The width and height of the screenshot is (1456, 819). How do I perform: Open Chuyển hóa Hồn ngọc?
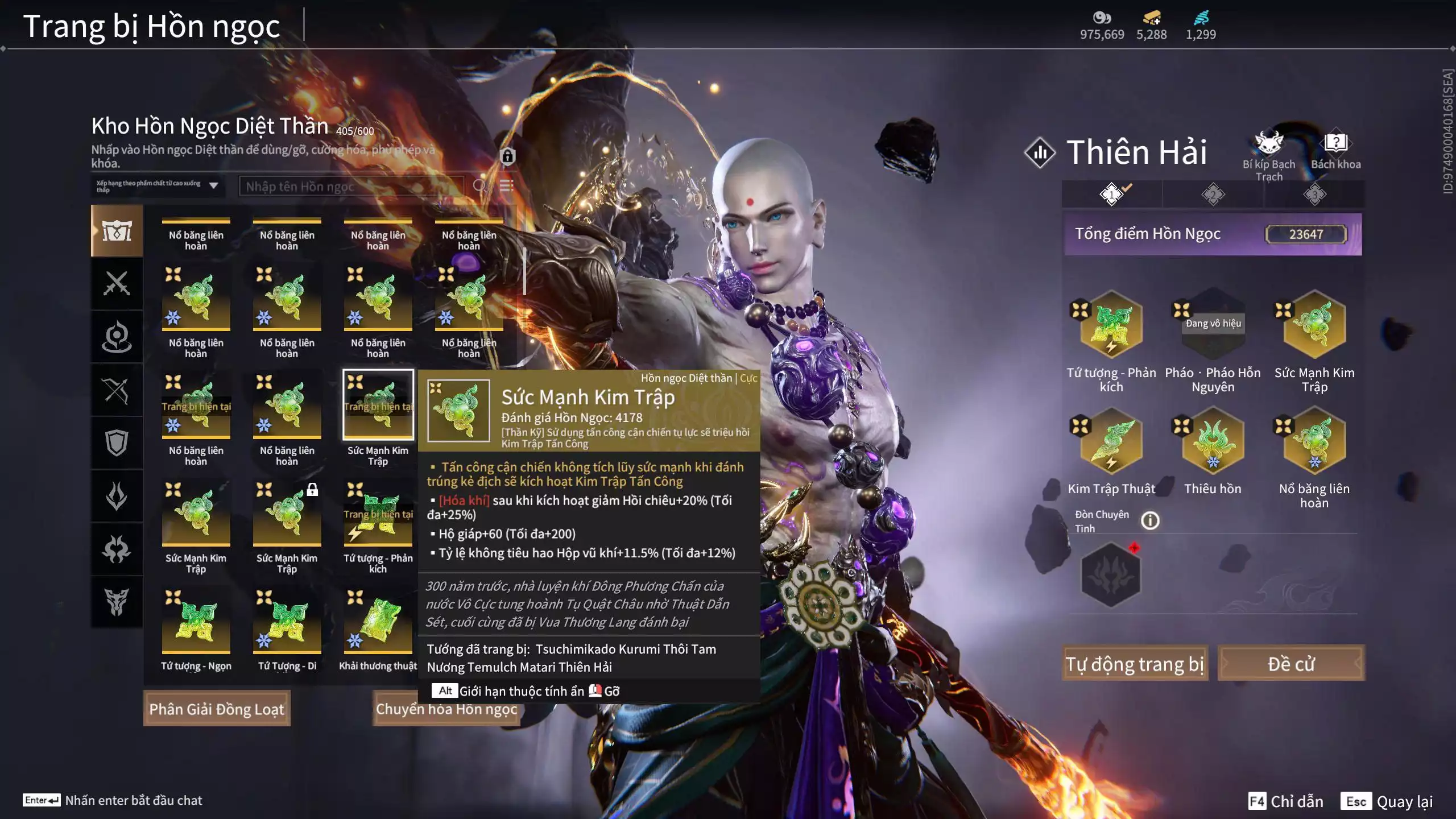point(446,709)
